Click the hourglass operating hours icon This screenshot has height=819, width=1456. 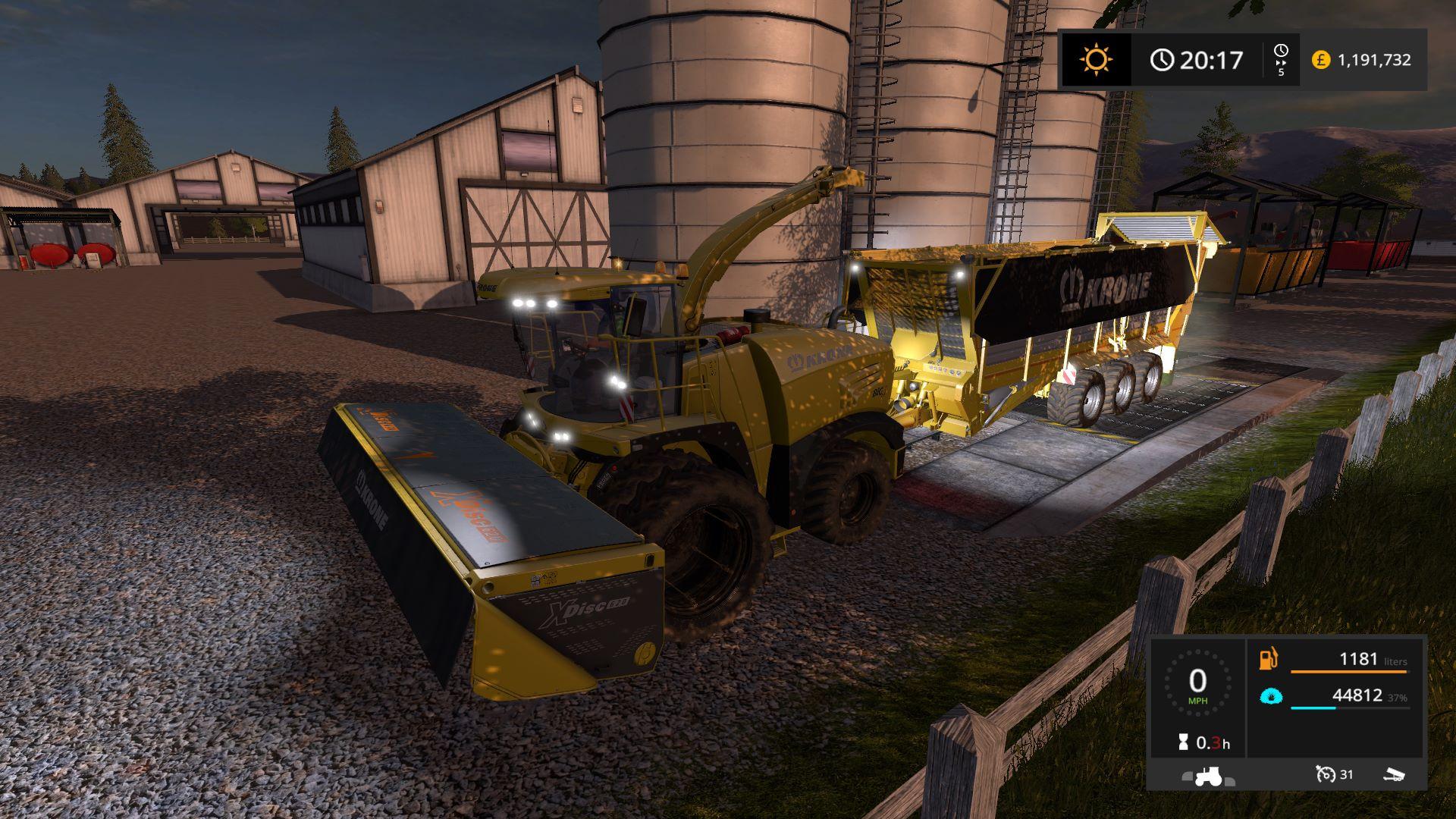[x=1183, y=744]
